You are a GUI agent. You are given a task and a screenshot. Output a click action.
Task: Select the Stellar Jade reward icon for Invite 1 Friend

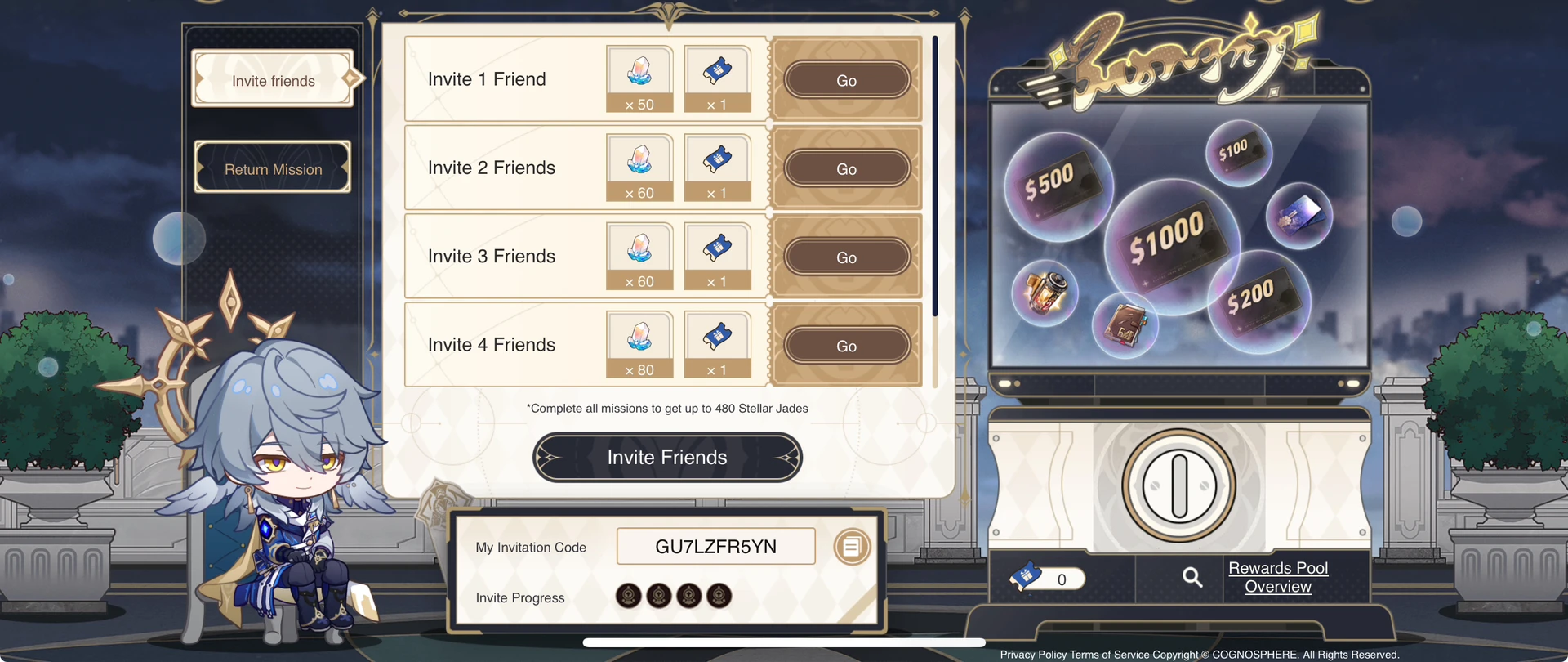coord(639,78)
